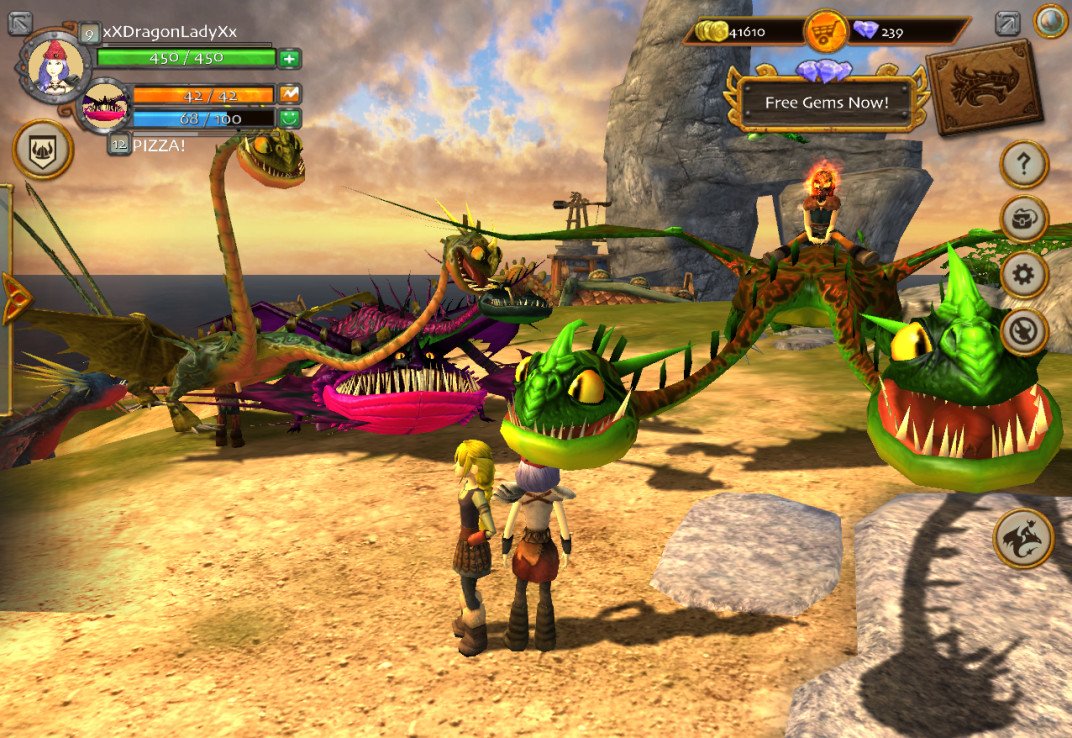Click the grey arrow by the globe
The height and width of the screenshot is (738, 1072).
[1008, 22]
